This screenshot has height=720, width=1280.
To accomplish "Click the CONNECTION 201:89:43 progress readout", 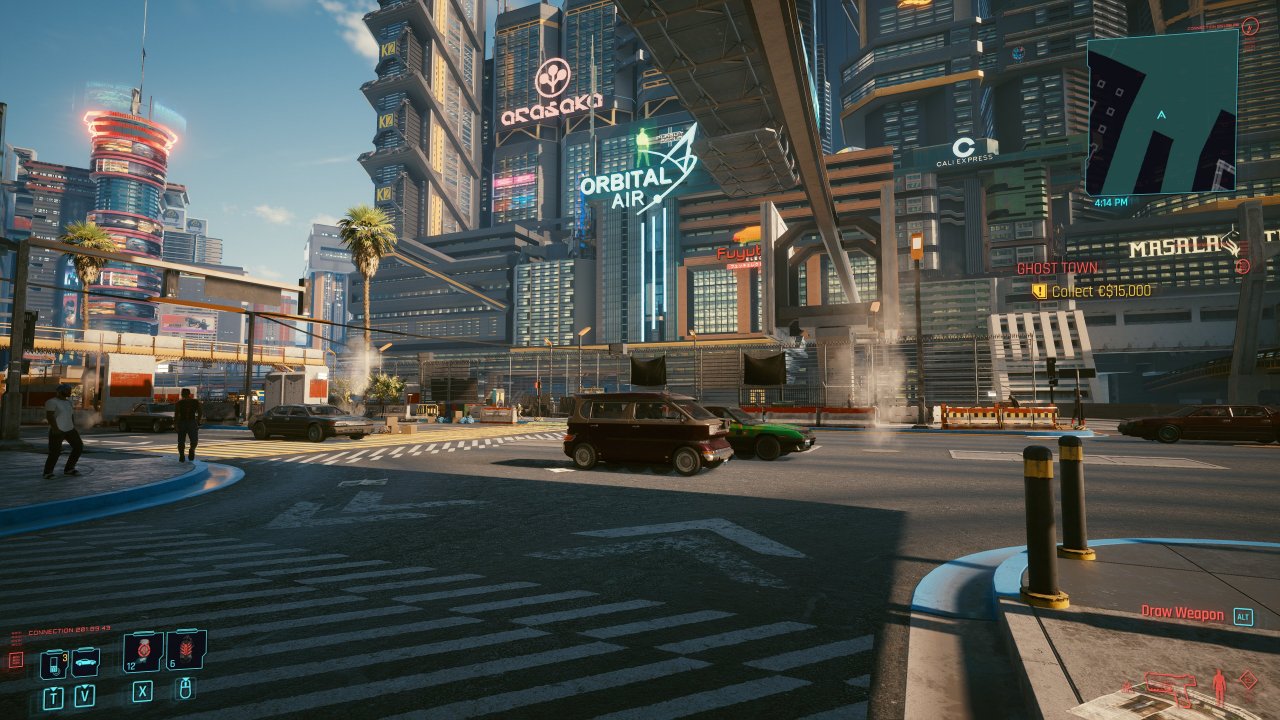I will [x=68, y=629].
